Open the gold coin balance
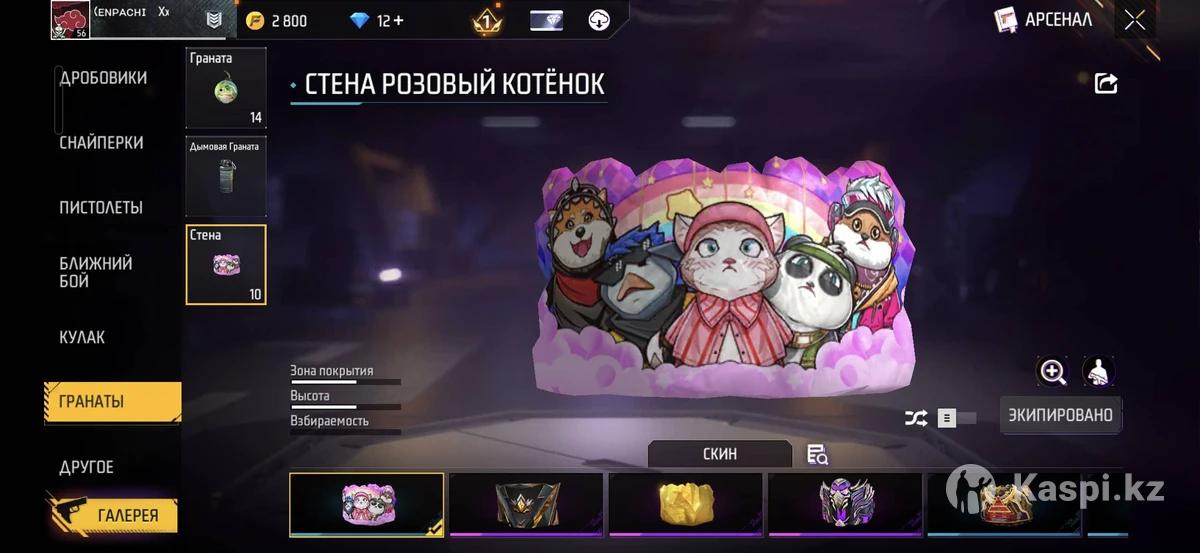The image size is (1200, 553). point(278,20)
